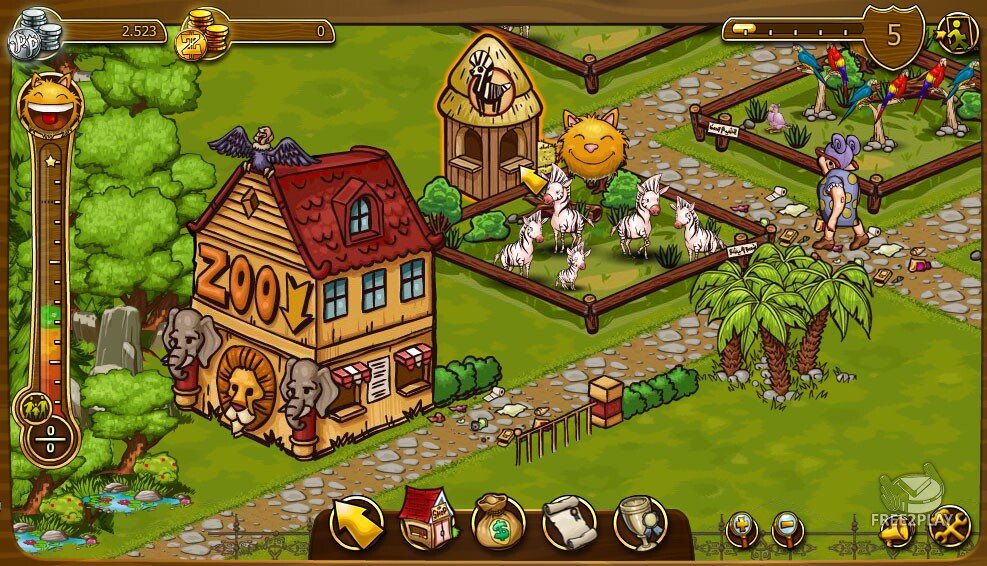Click the exit door running-man icon
This screenshot has height=566, width=987.
(957, 34)
